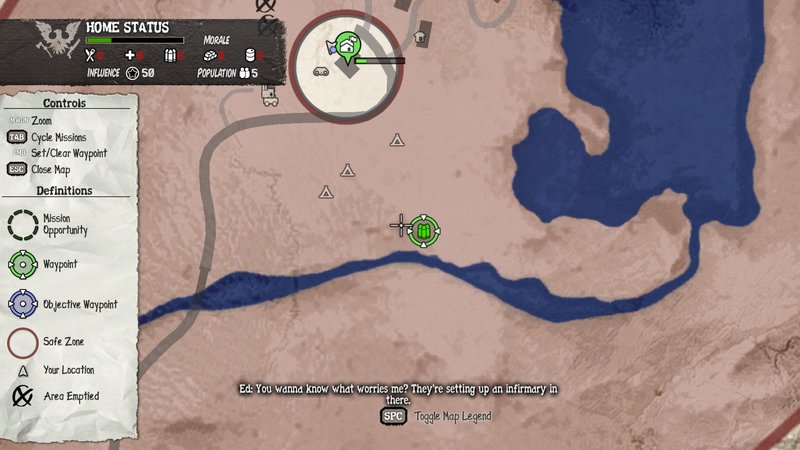
Task: Click the green backpack waypoint marker
Action: tap(424, 231)
